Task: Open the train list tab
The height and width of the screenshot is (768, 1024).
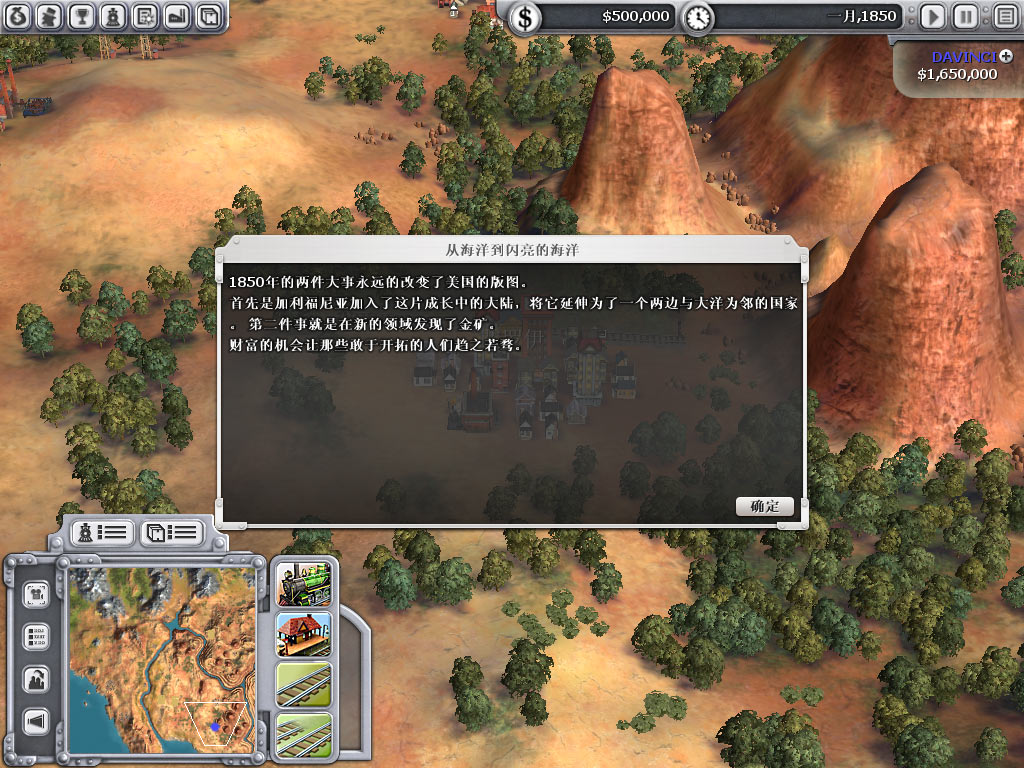Action: tap(100, 532)
